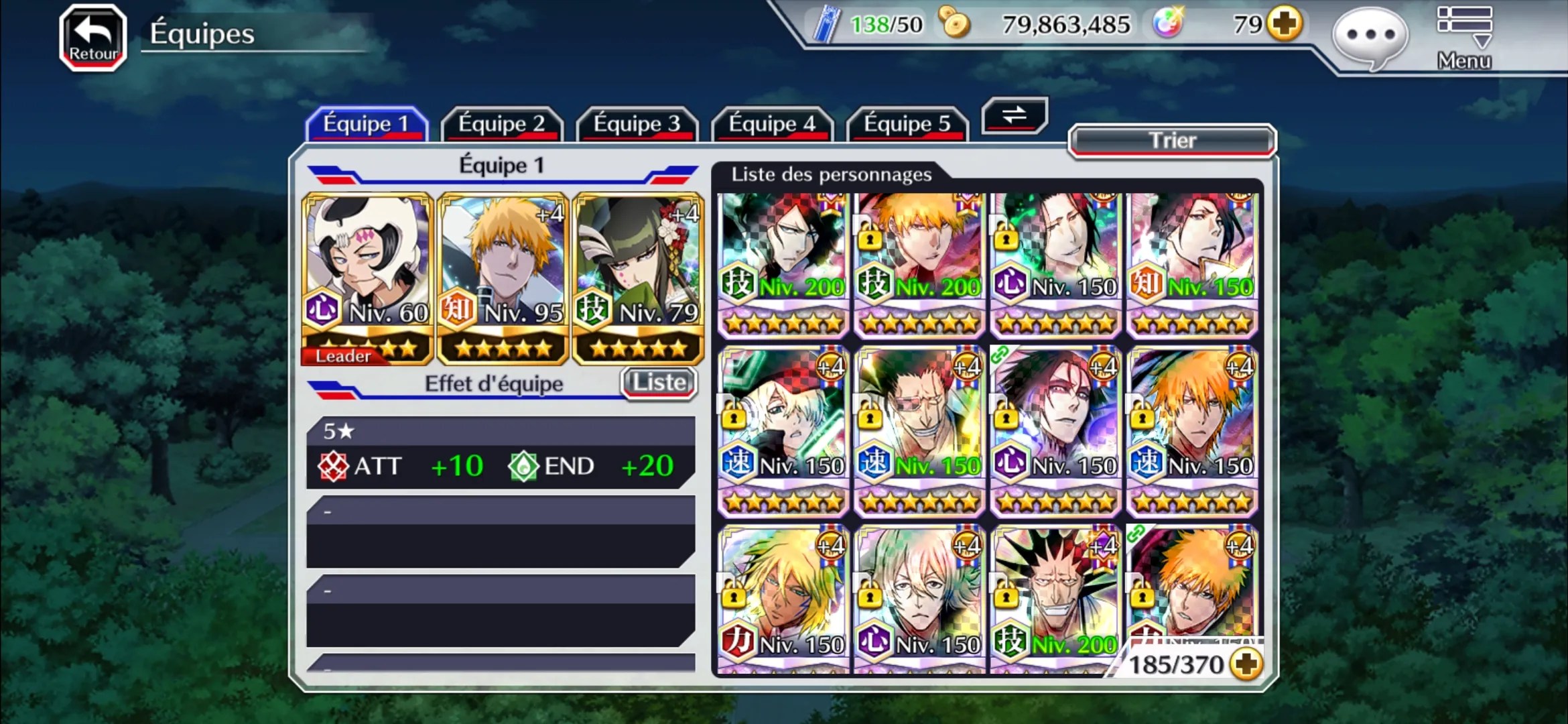Choose the white-haired hat character Niv. 150

click(783, 430)
